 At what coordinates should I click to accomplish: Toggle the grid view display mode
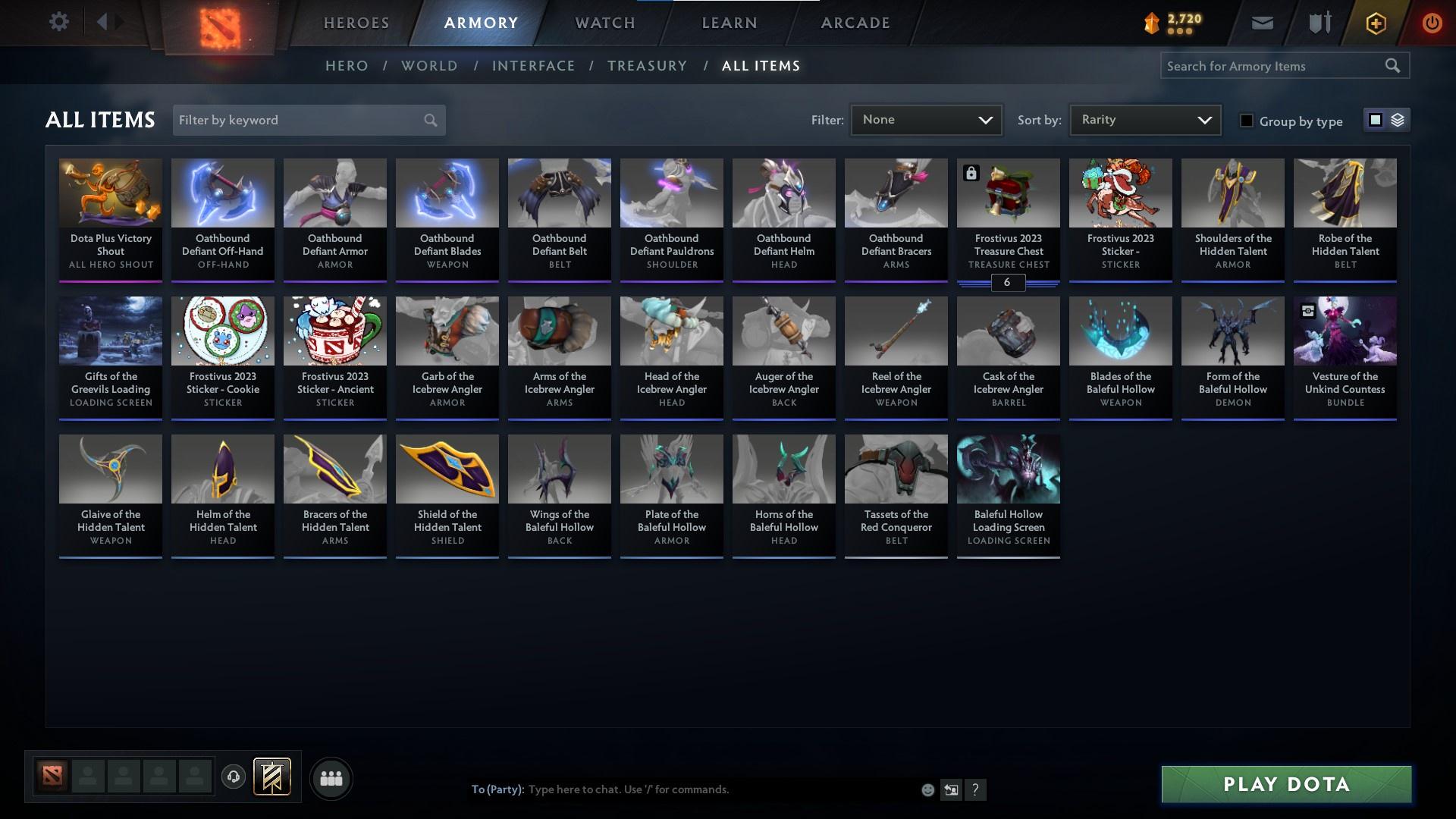(1375, 119)
